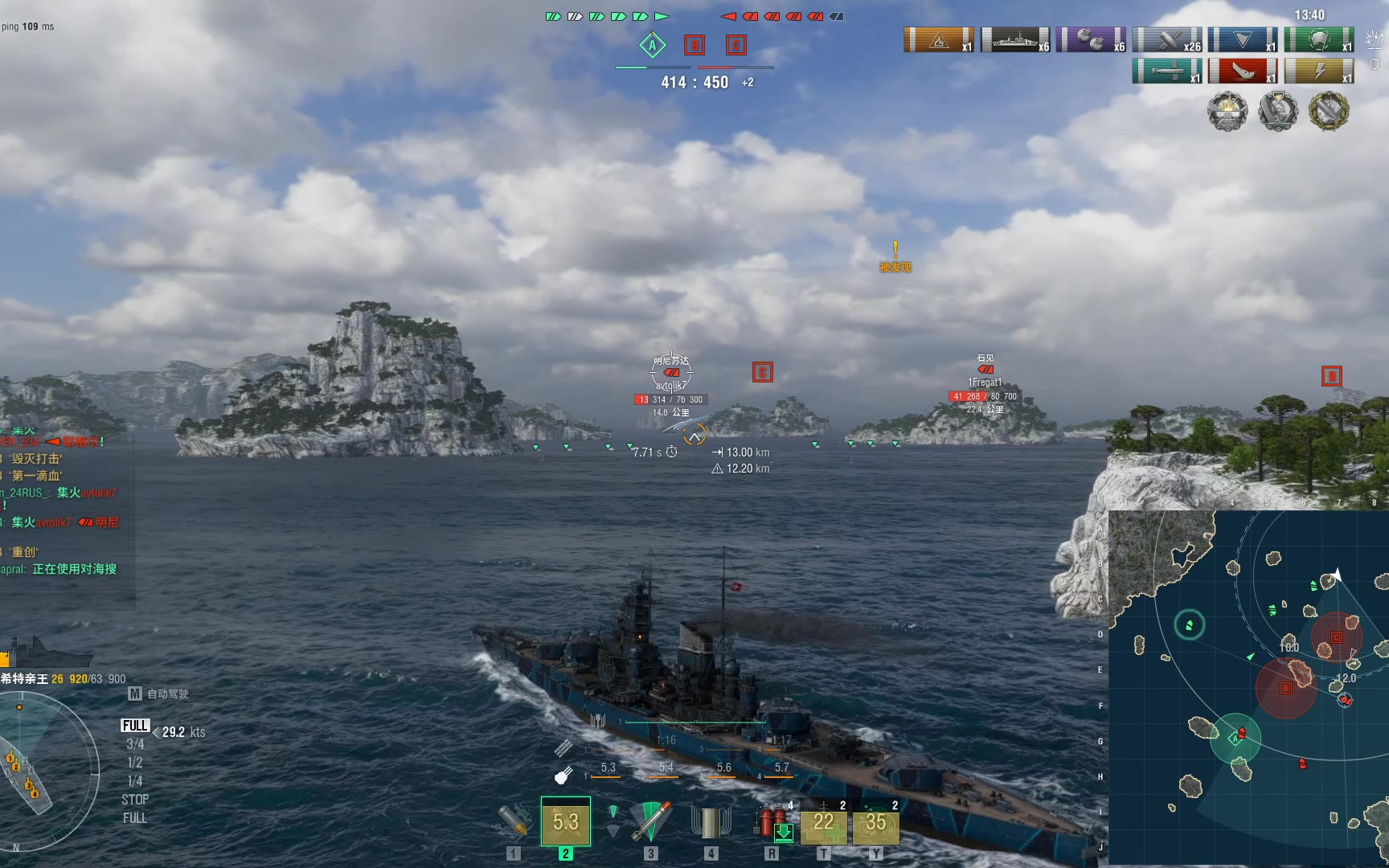Switch to the torpedo launcher weapon

point(650,821)
